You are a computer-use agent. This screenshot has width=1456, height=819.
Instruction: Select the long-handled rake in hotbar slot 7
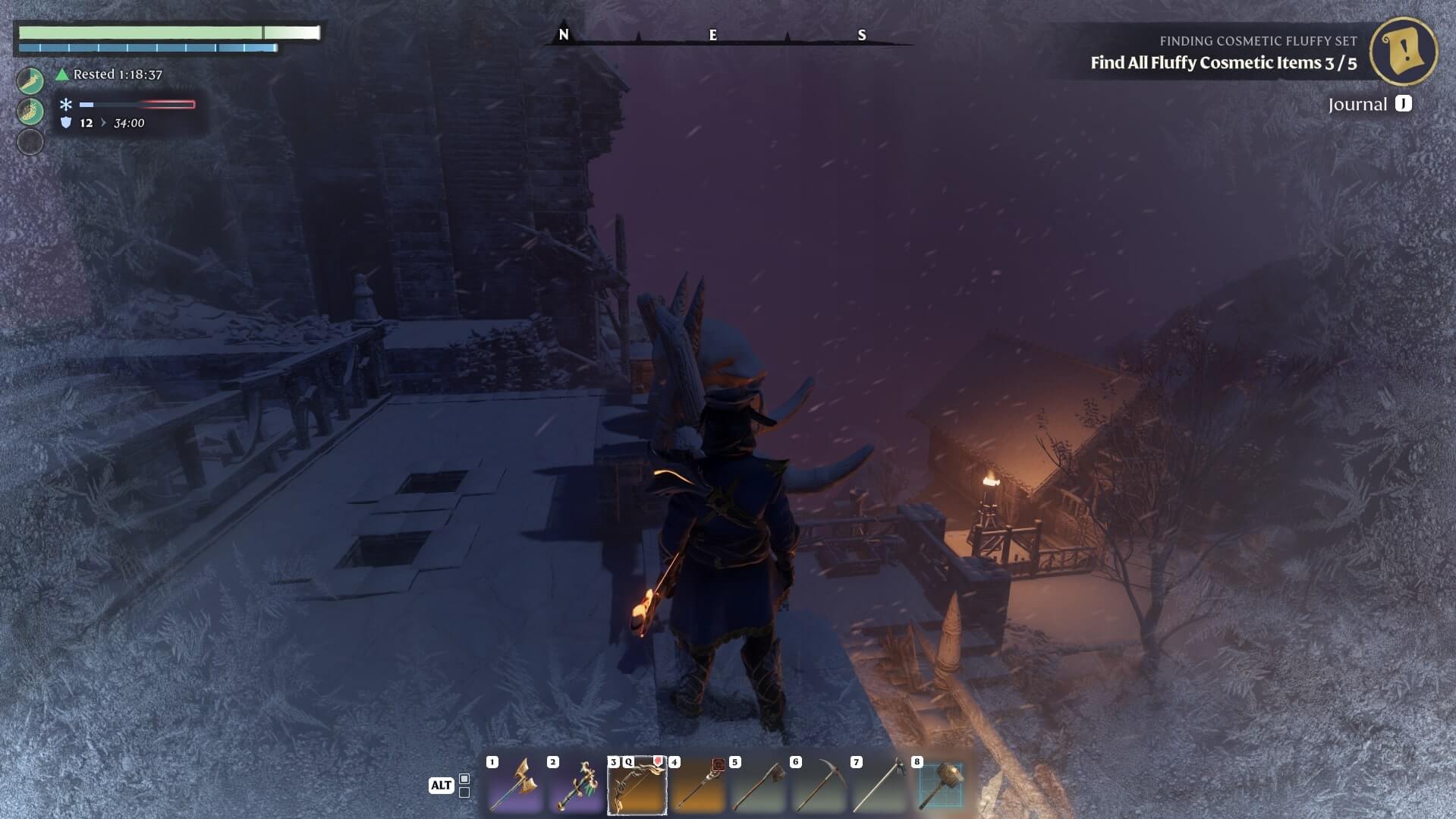880,785
